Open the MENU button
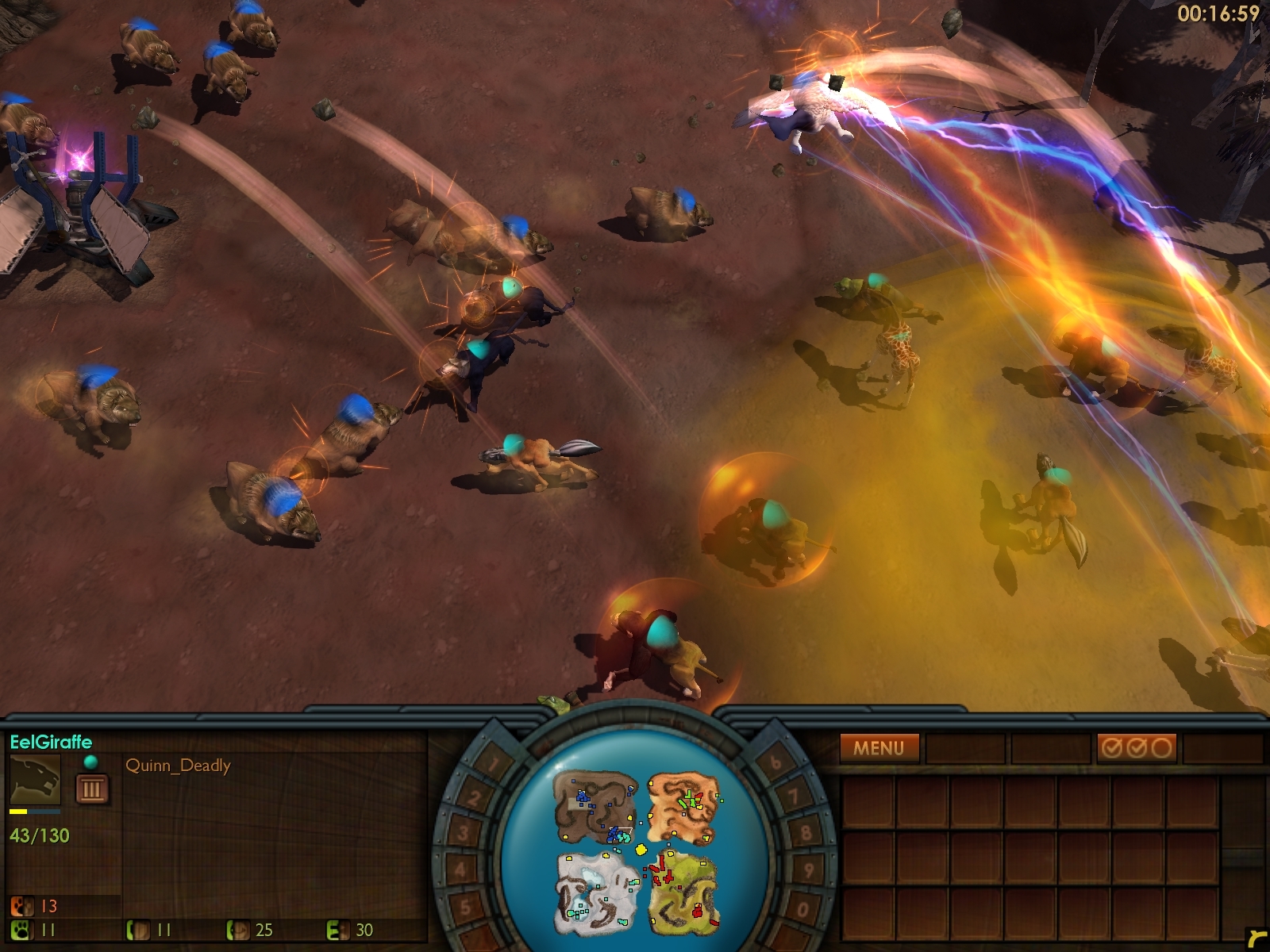 point(879,747)
